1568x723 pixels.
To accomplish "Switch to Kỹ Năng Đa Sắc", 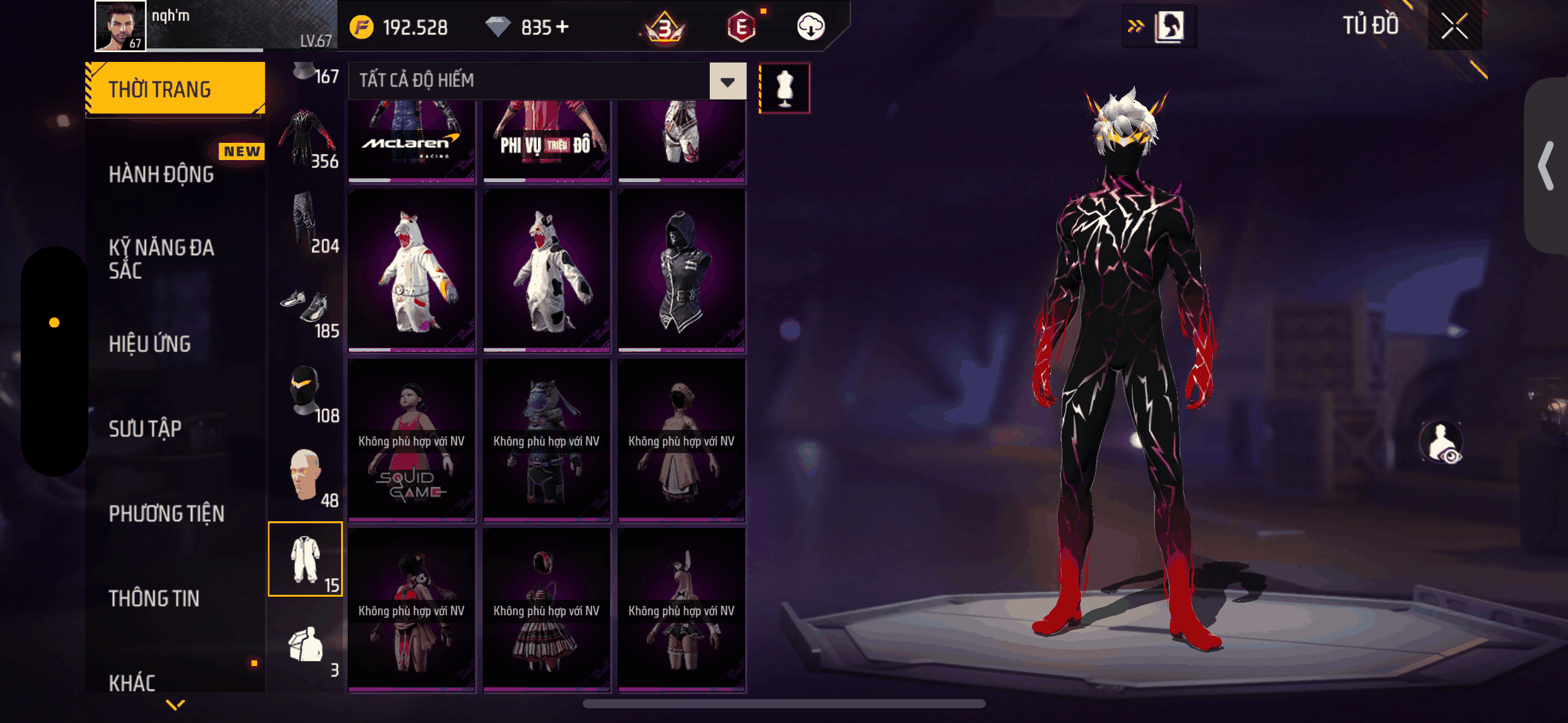I will coord(161,259).
